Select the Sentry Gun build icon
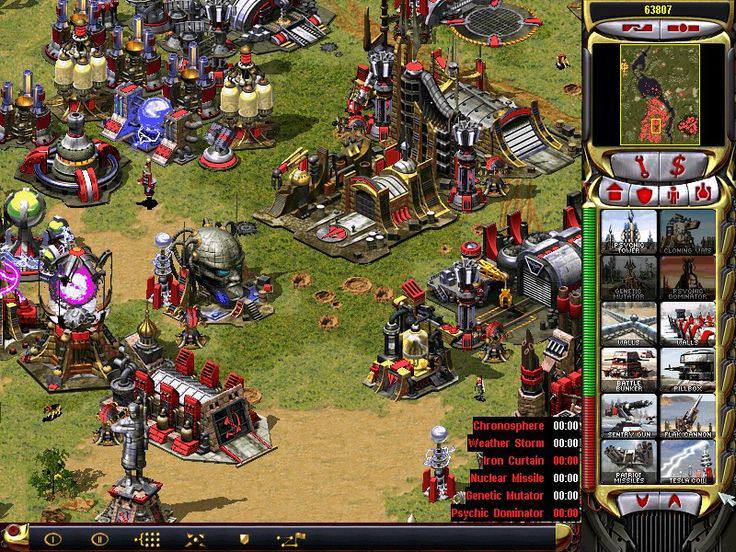 click(628, 415)
